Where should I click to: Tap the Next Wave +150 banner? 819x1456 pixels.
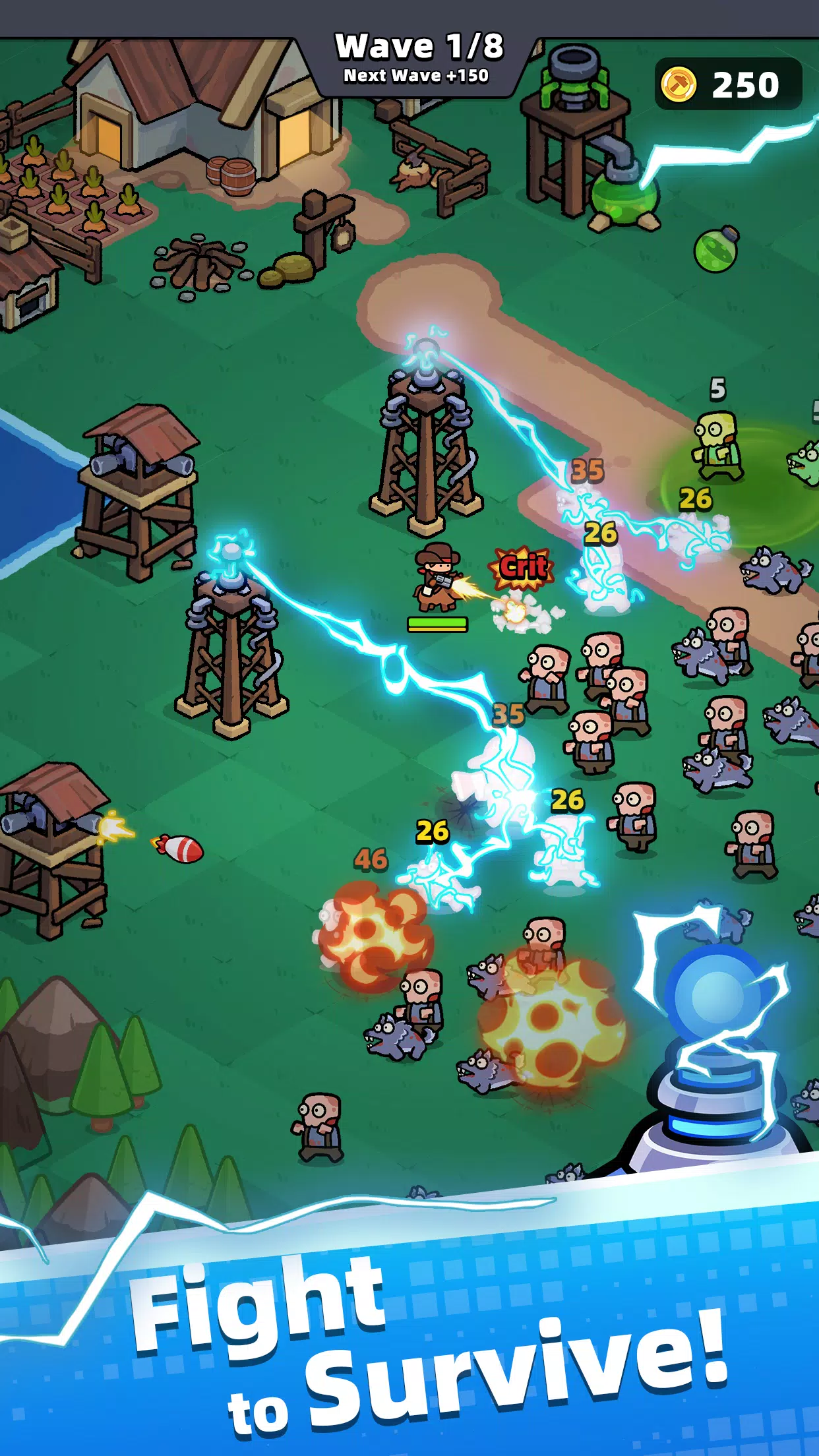[416, 76]
